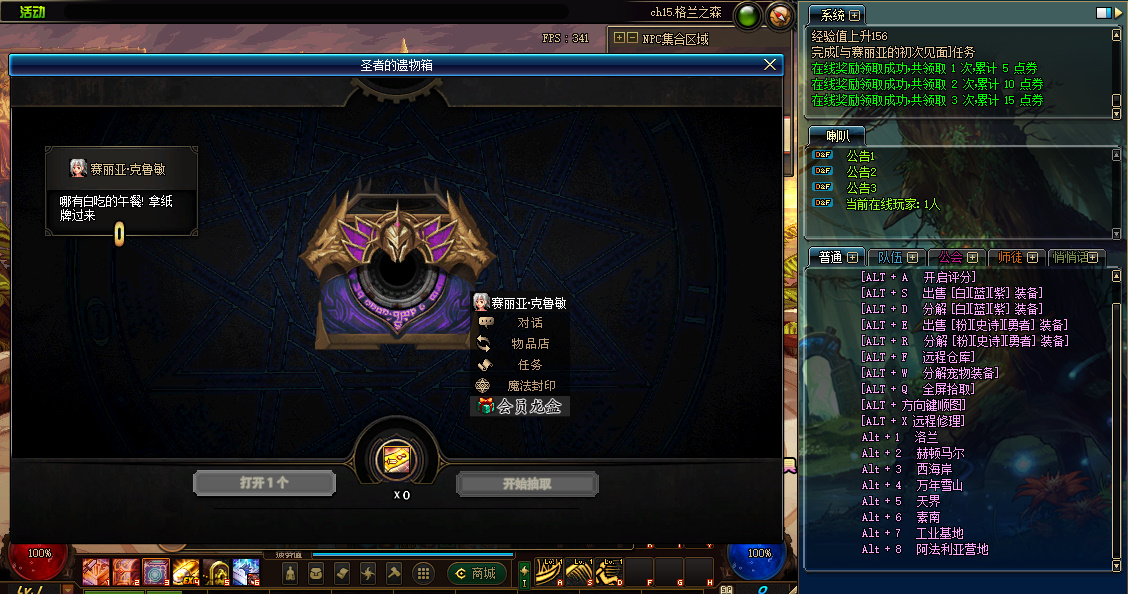Select the 师徒 chat tab
Viewport: 1128px width, 594px height.
pos(1016,257)
